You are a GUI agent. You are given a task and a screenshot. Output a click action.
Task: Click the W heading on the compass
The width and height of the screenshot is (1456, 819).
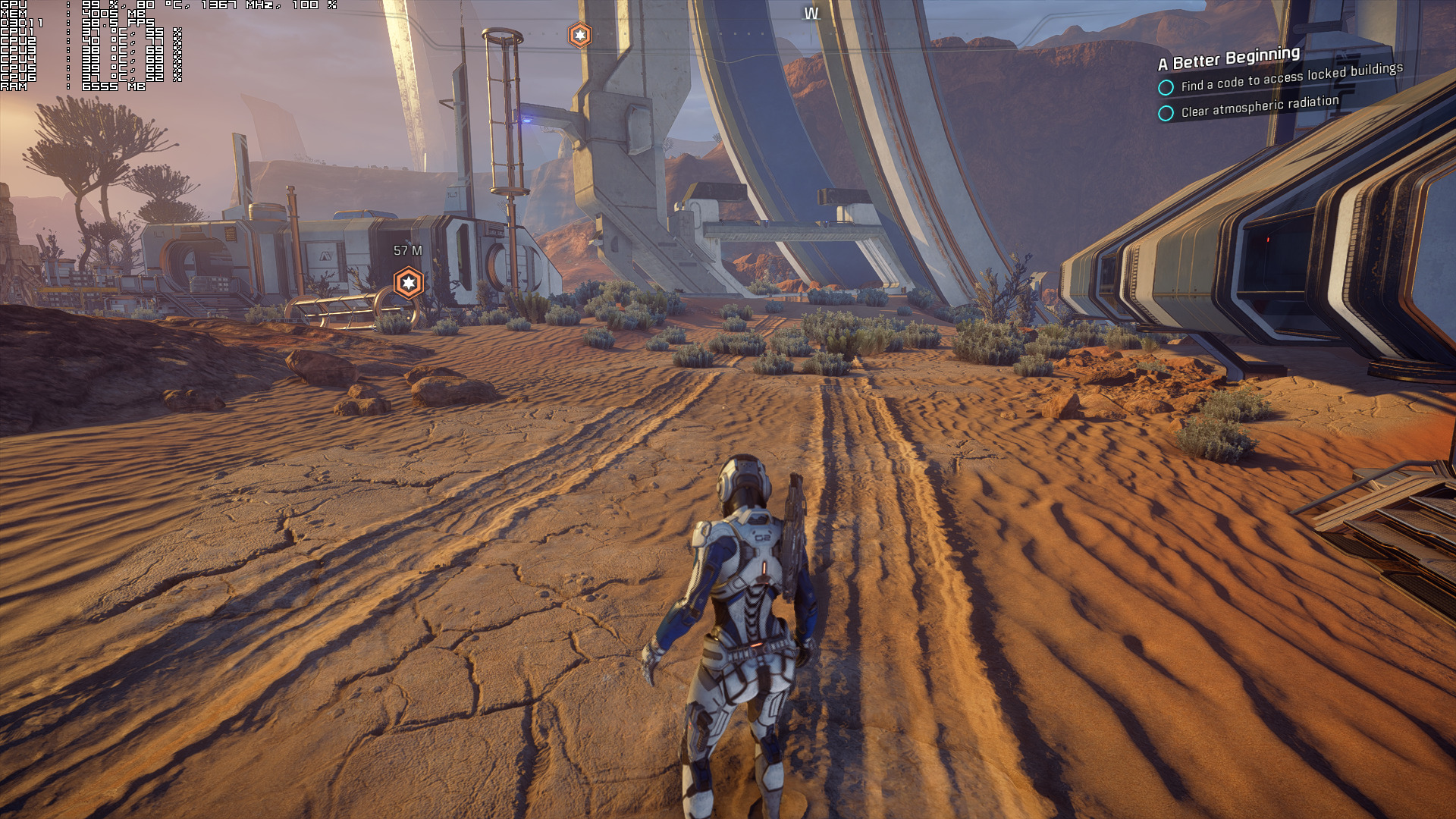tap(811, 14)
